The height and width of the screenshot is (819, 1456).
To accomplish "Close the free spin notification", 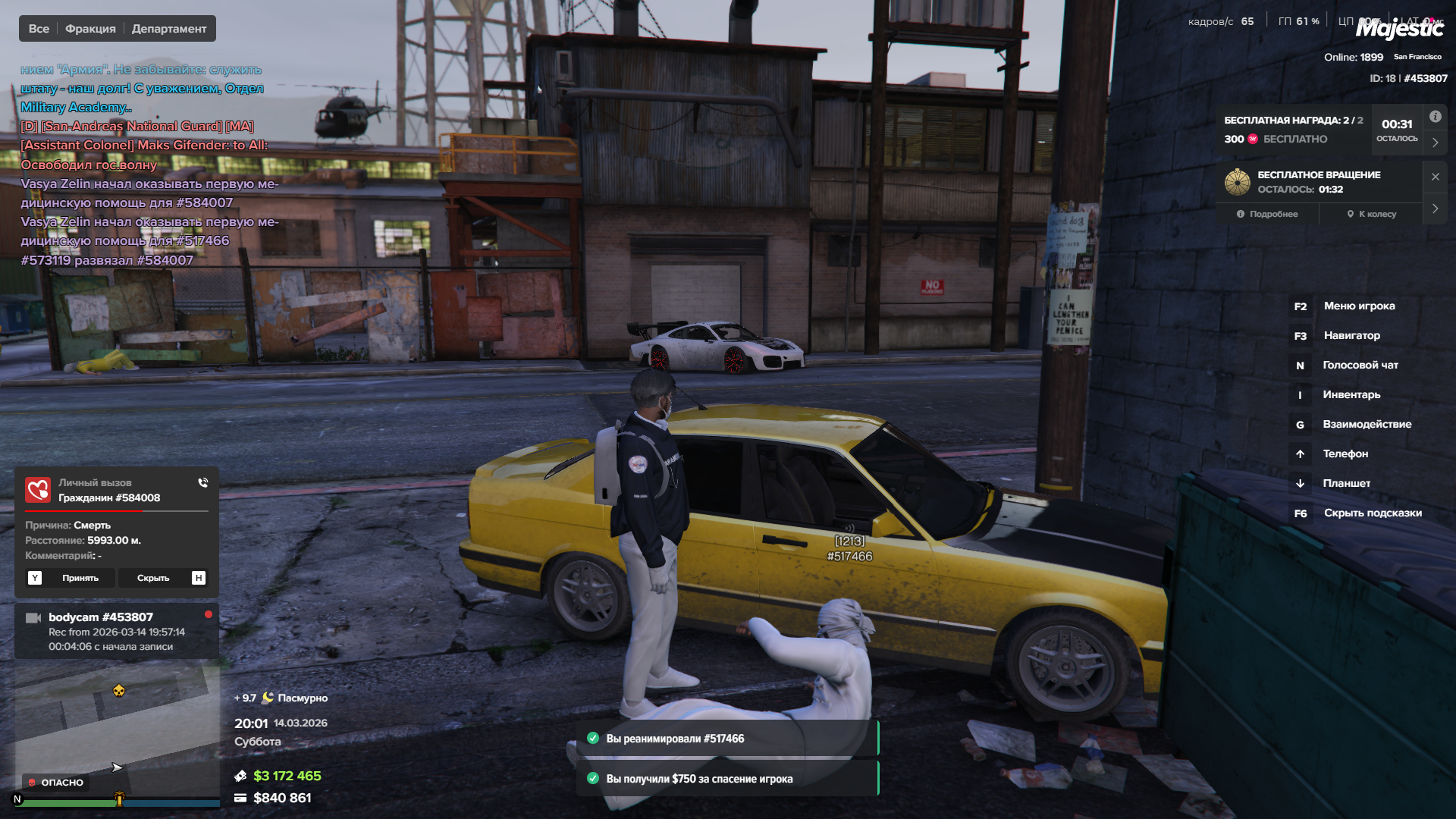I will click(1435, 177).
